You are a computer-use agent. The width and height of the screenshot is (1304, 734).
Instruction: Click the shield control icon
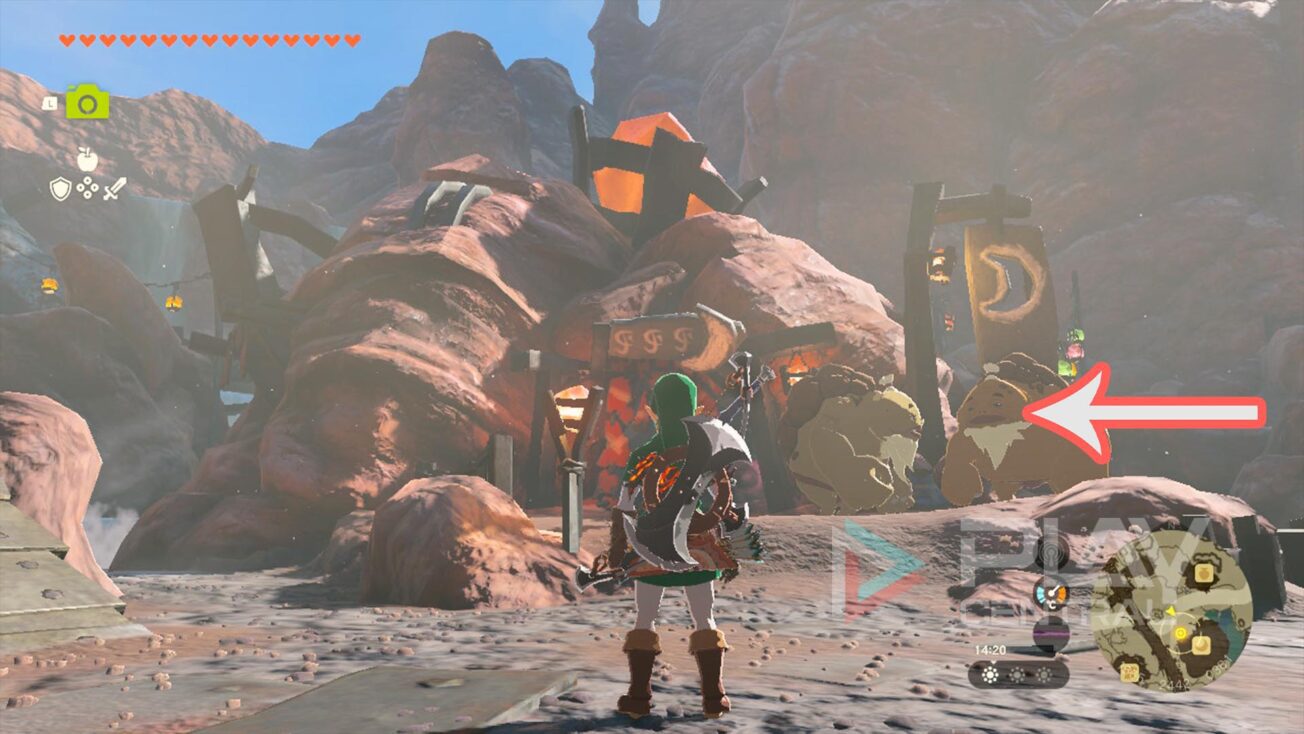pyautogui.click(x=60, y=188)
